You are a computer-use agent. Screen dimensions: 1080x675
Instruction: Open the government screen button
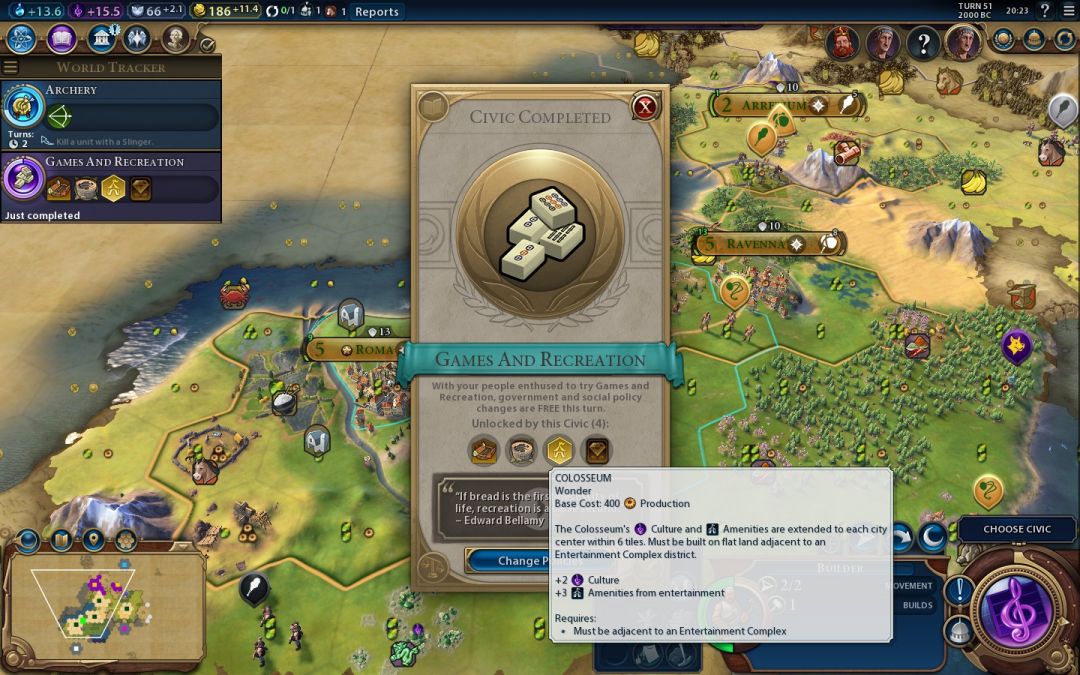click(x=100, y=39)
